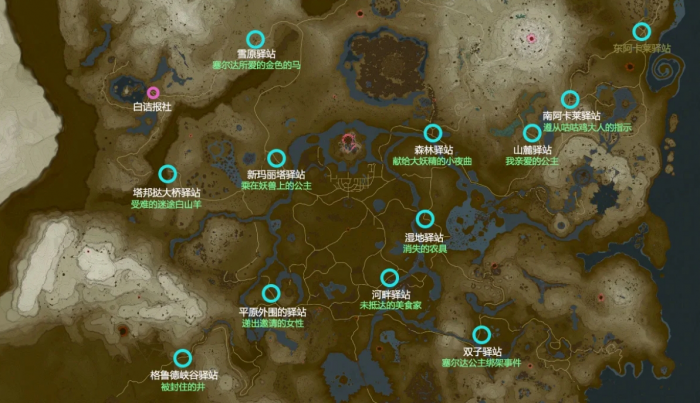Pick the 双子驿站 map marker
This screenshot has height=403, width=700.
[x=482, y=335]
